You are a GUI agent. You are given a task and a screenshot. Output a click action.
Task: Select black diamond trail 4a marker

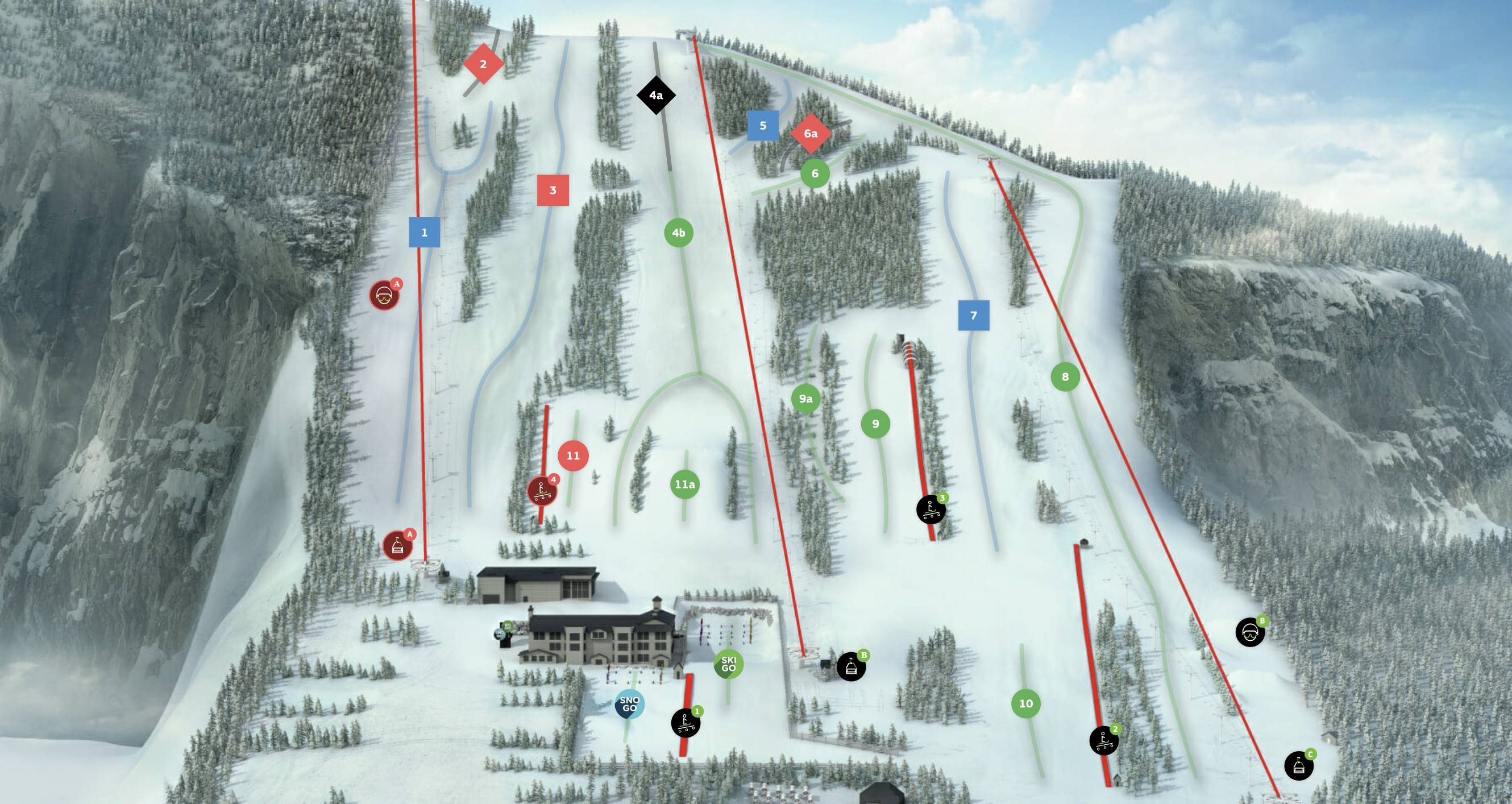pos(655,95)
